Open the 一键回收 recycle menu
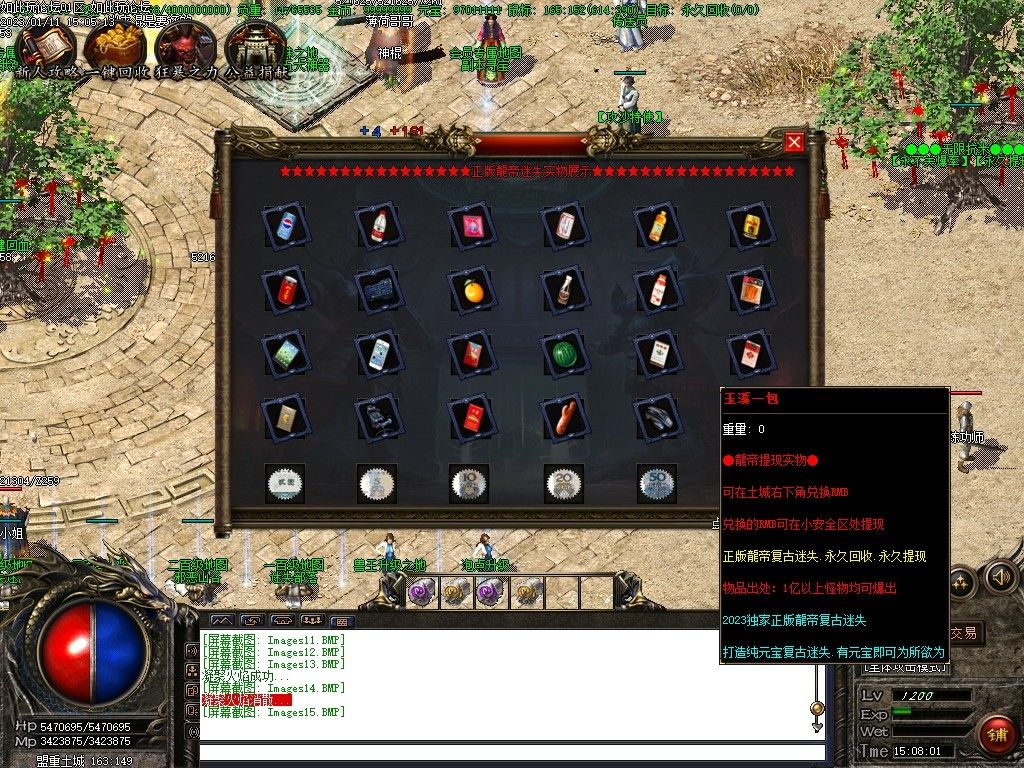The image size is (1024, 768). click(115, 46)
